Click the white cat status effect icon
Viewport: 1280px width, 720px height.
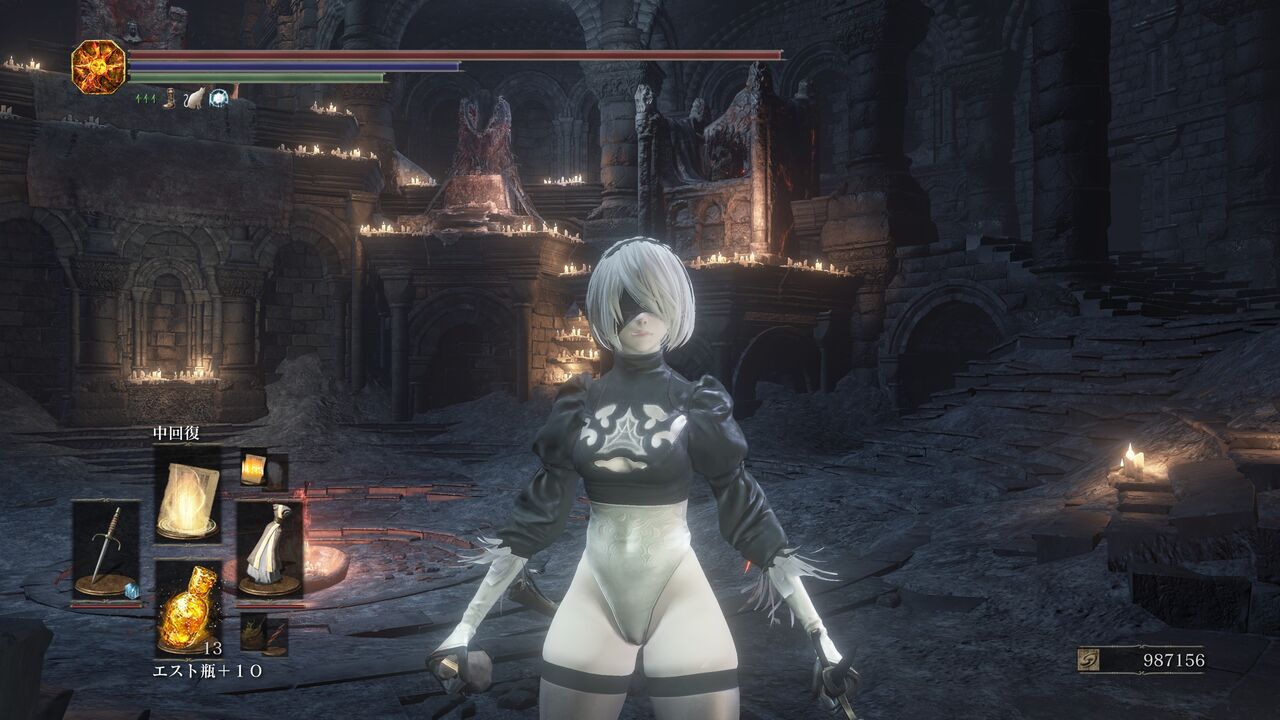194,98
